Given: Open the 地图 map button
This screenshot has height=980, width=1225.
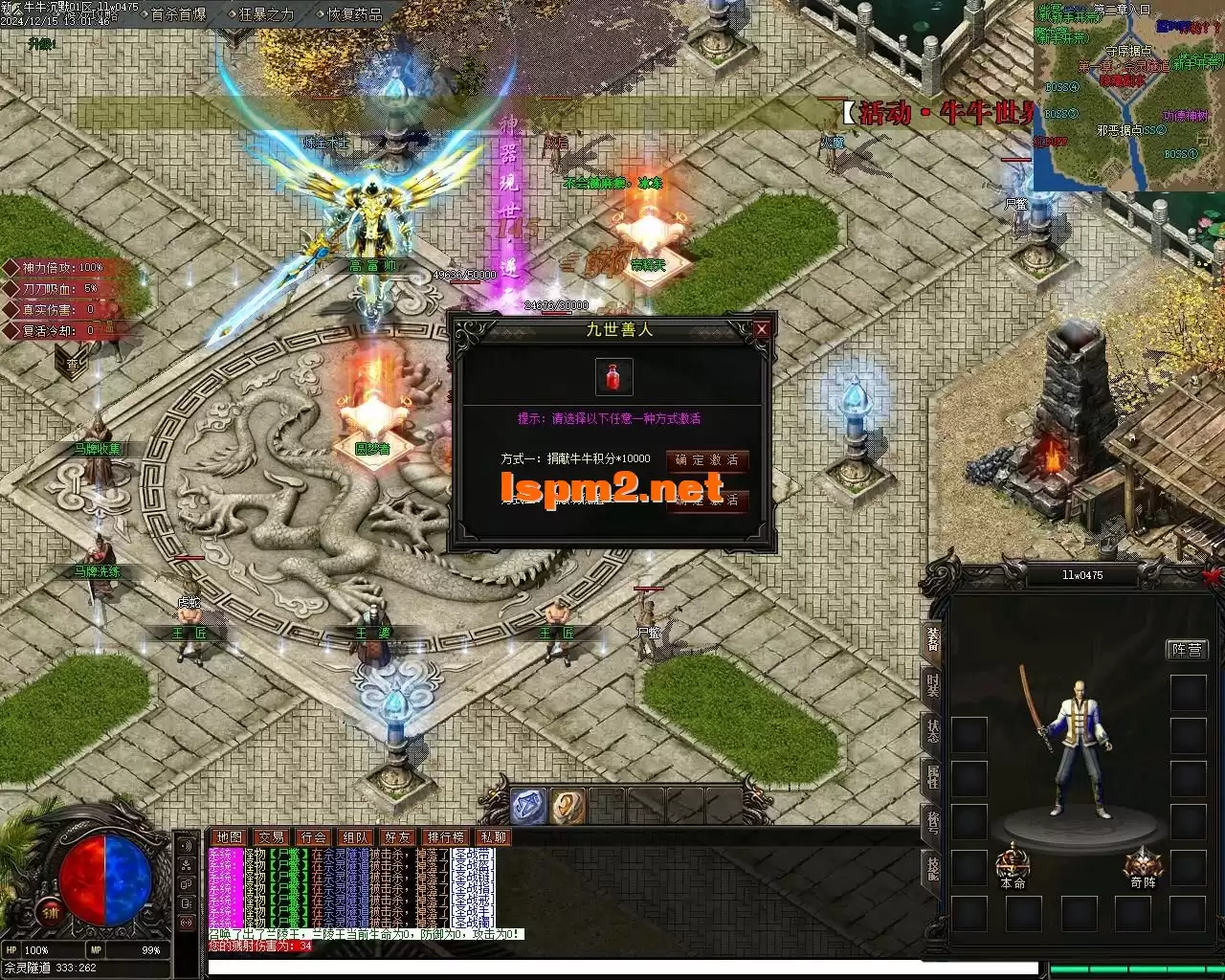Looking at the screenshot, I should tap(229, 837).
